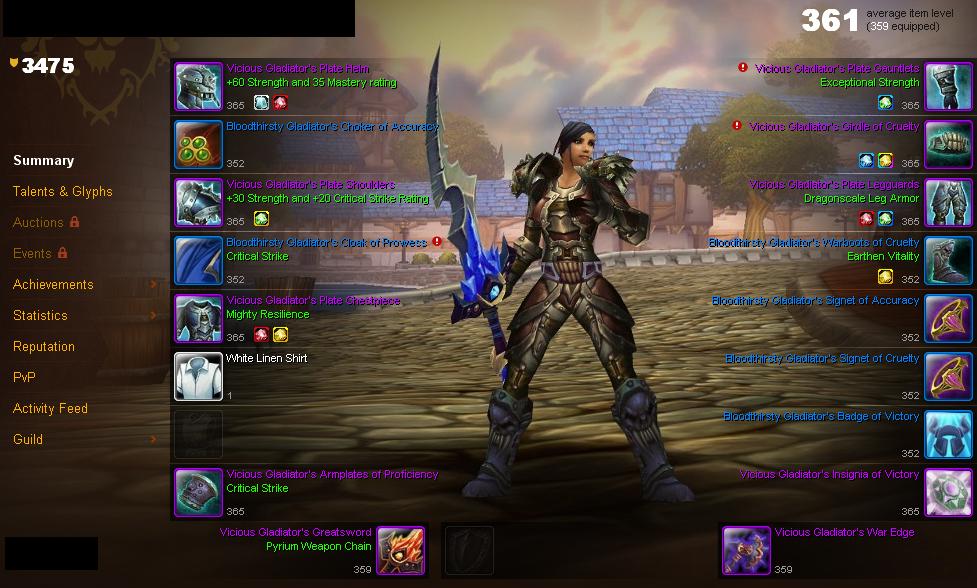Select the Vicious Gladiator's Plate Chestpiece slot

pos(198,319)
